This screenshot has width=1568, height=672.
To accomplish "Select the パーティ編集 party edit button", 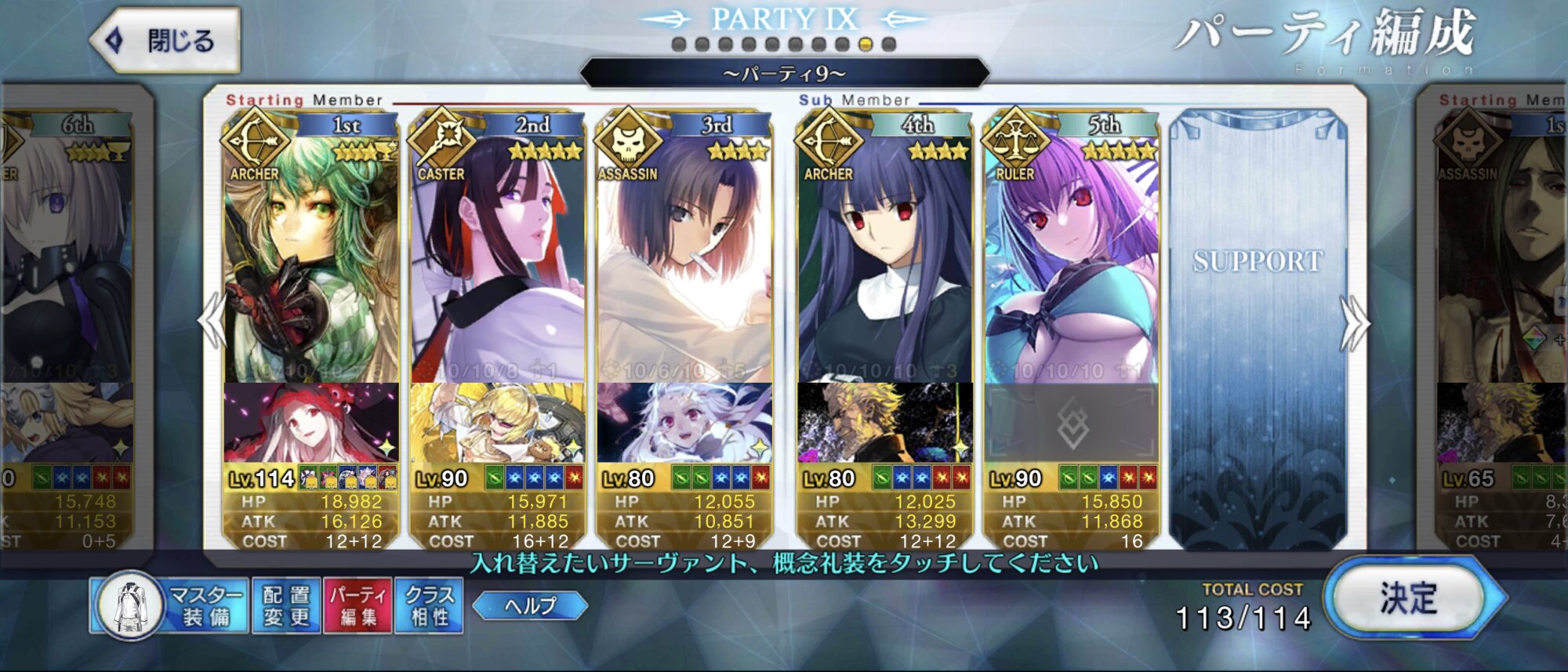I will 358,605.
